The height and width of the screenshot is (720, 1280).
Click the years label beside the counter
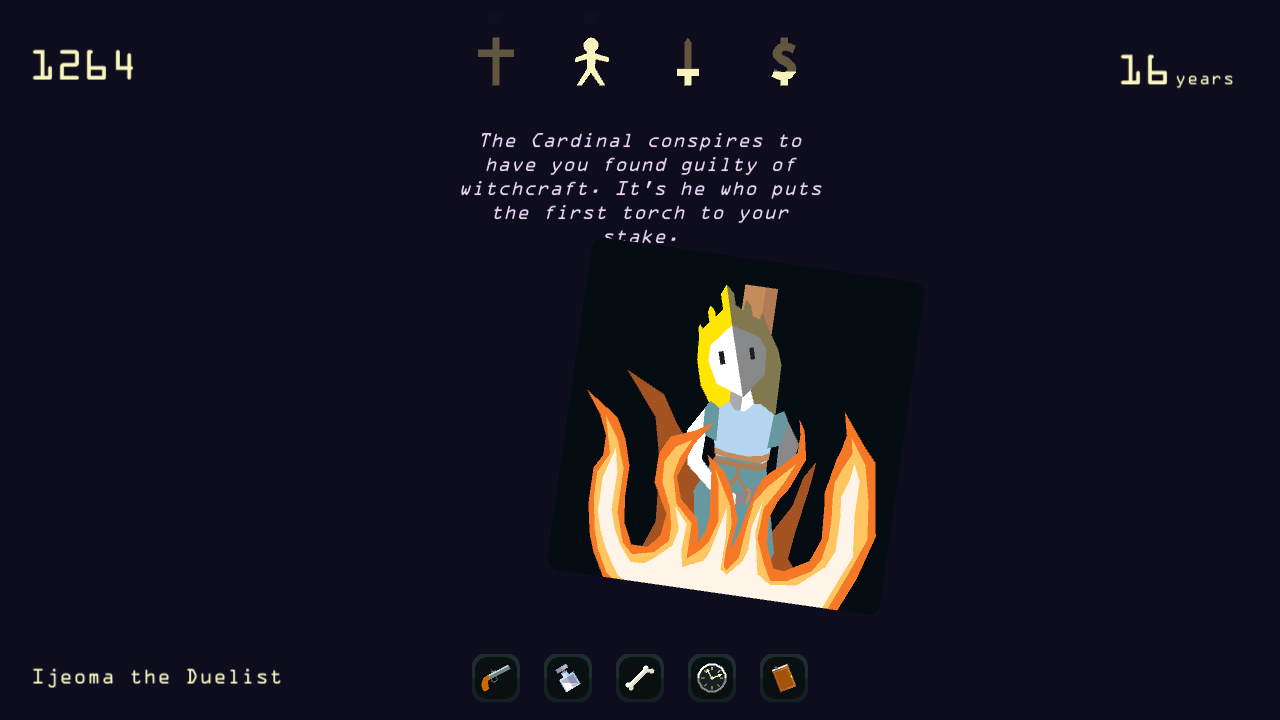(x=1205, y=78)
